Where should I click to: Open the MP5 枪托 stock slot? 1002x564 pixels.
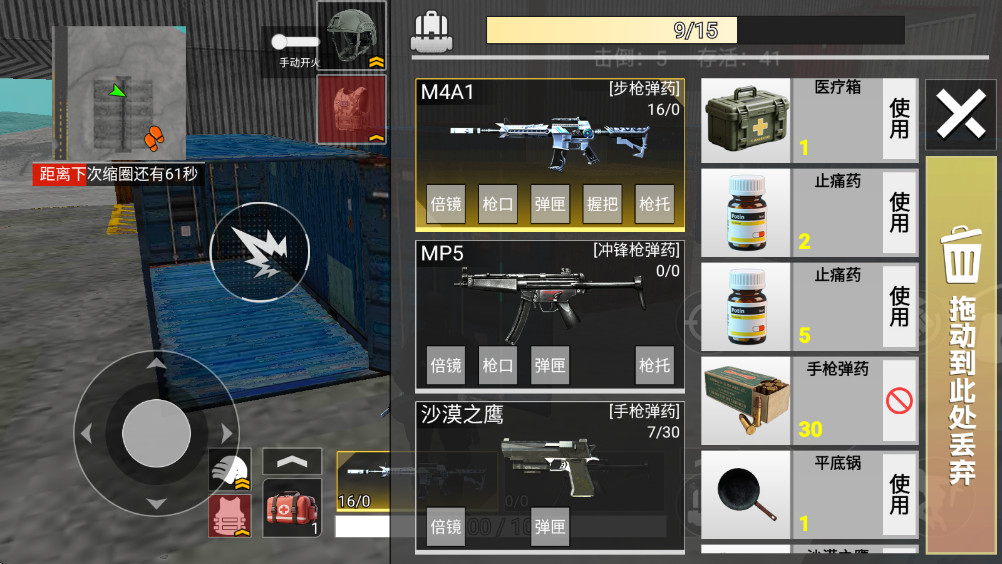point(654,365)
